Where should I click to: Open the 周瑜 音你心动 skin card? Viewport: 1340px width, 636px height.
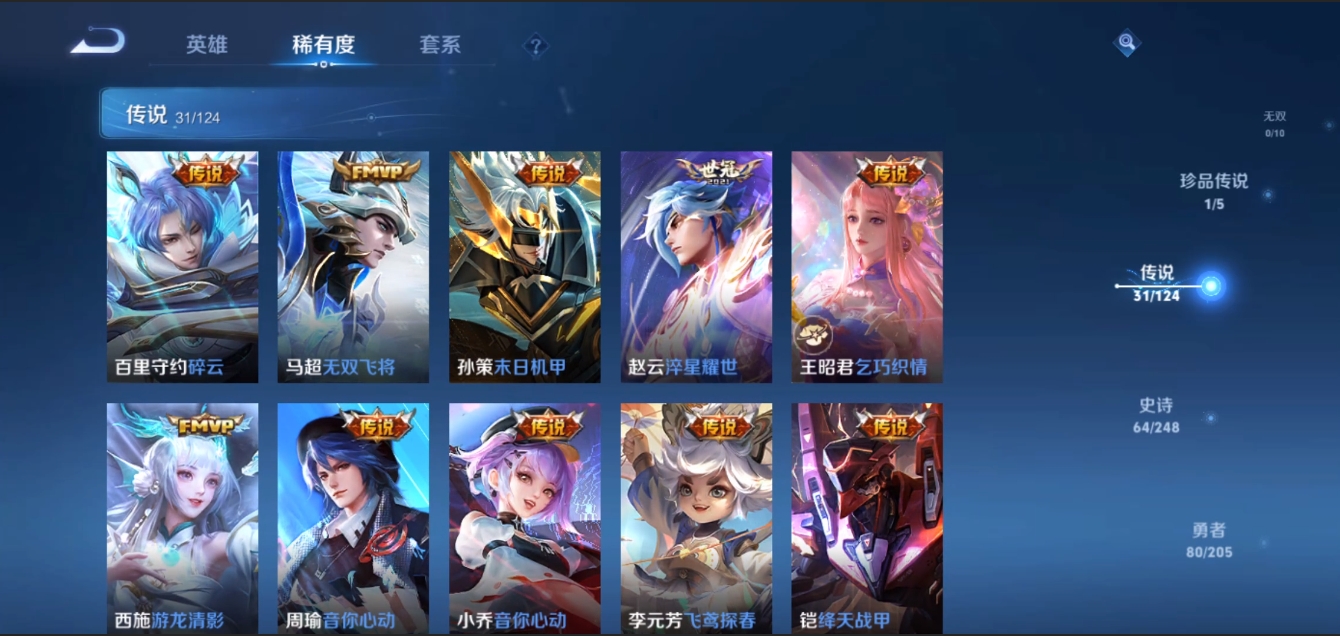pos(353,518)
